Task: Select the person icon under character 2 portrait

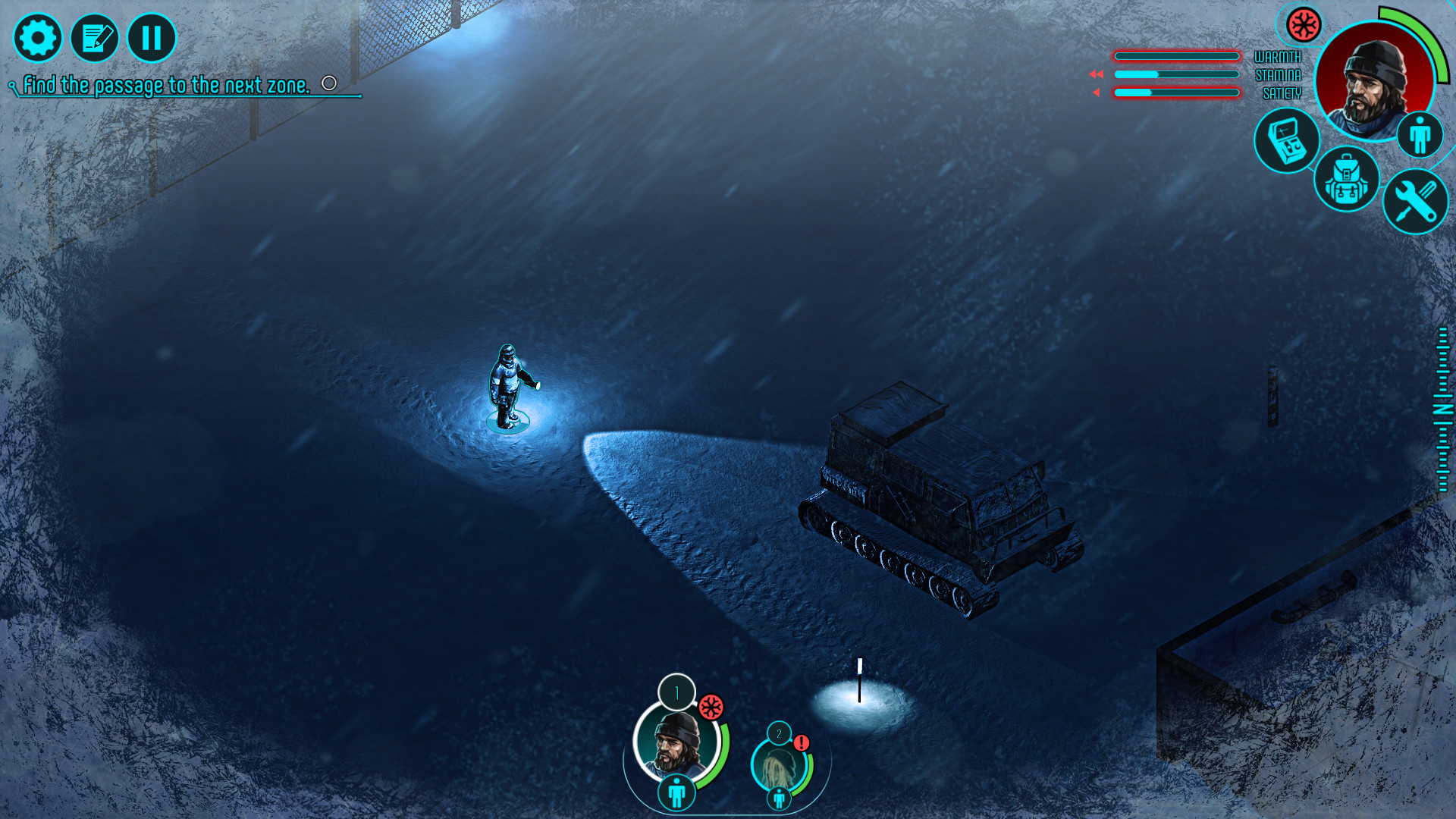Action: point(778,799)
